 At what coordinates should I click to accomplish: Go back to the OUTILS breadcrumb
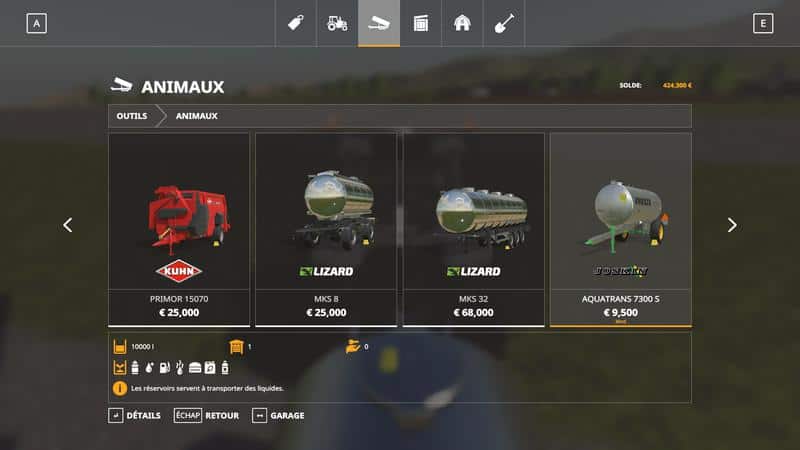[x=132, y=116]
